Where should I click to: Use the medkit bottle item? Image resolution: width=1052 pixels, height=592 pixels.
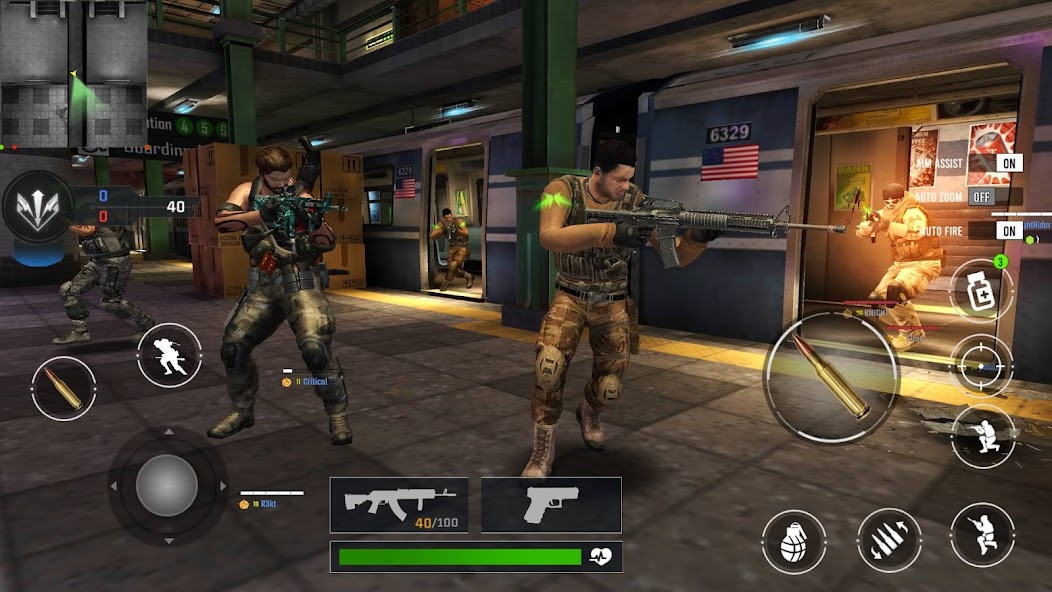981,290
